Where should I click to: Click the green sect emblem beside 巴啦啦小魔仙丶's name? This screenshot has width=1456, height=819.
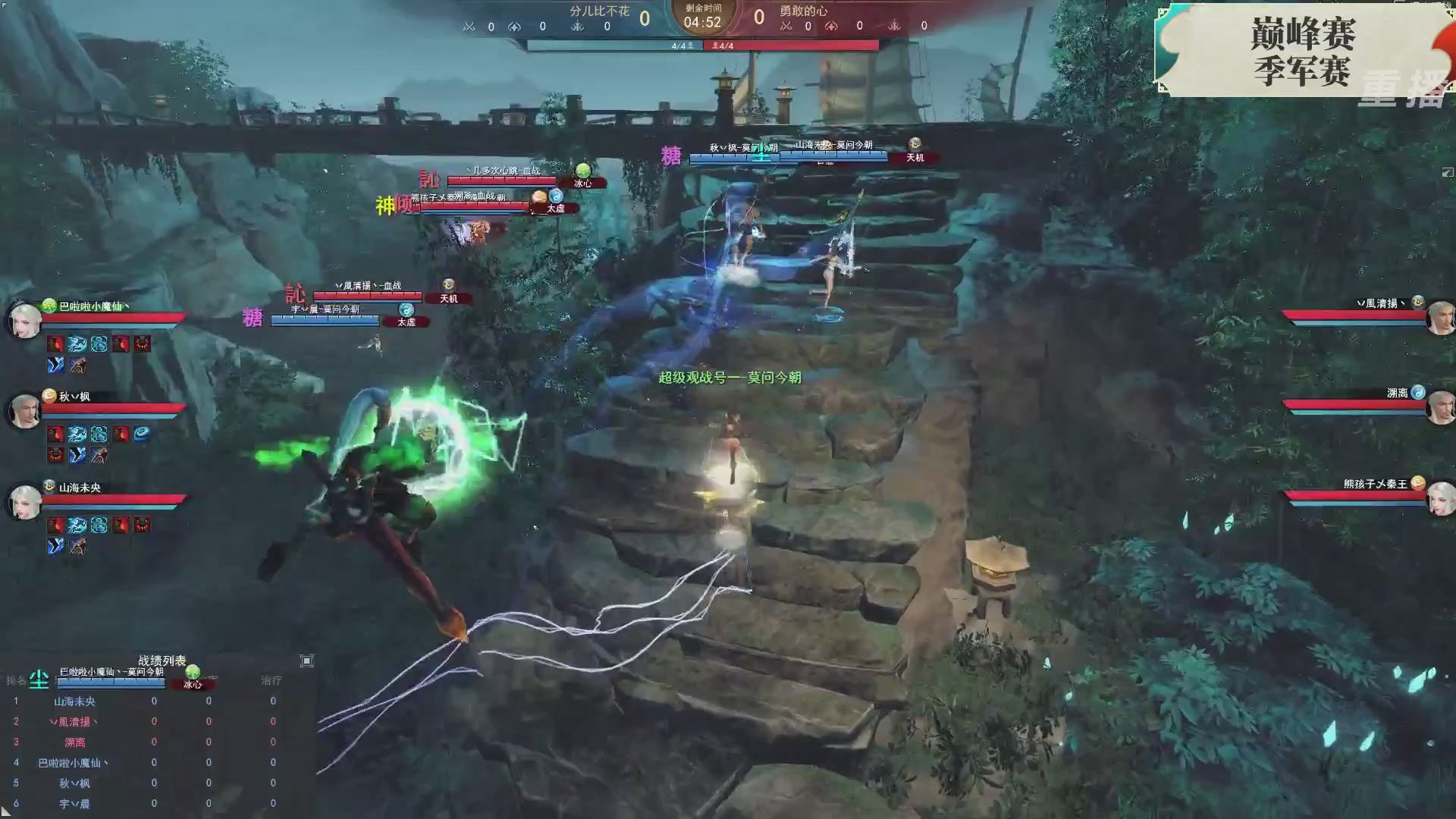click(48, 306)
